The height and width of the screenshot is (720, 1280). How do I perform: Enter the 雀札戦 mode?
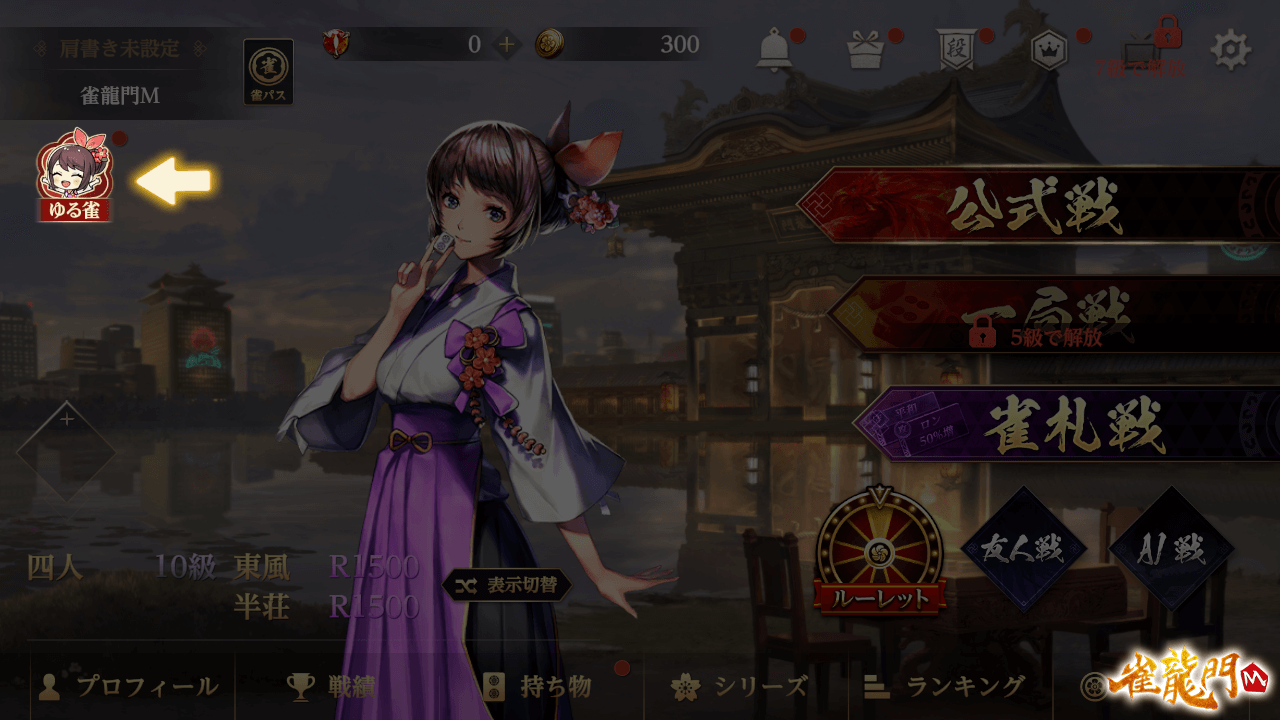click(x=1065, y=425)
